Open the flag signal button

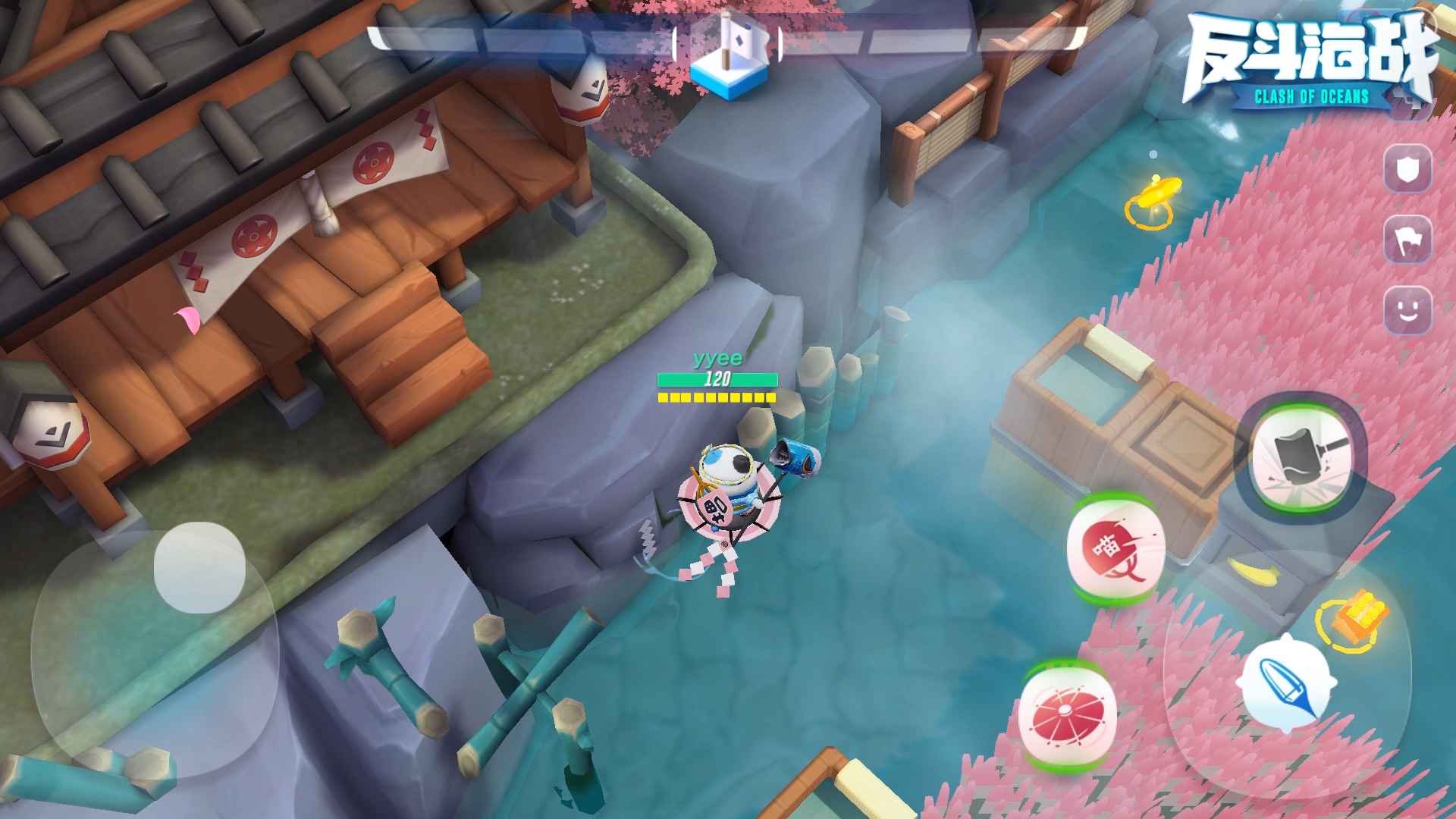(x=1407, y=240)
